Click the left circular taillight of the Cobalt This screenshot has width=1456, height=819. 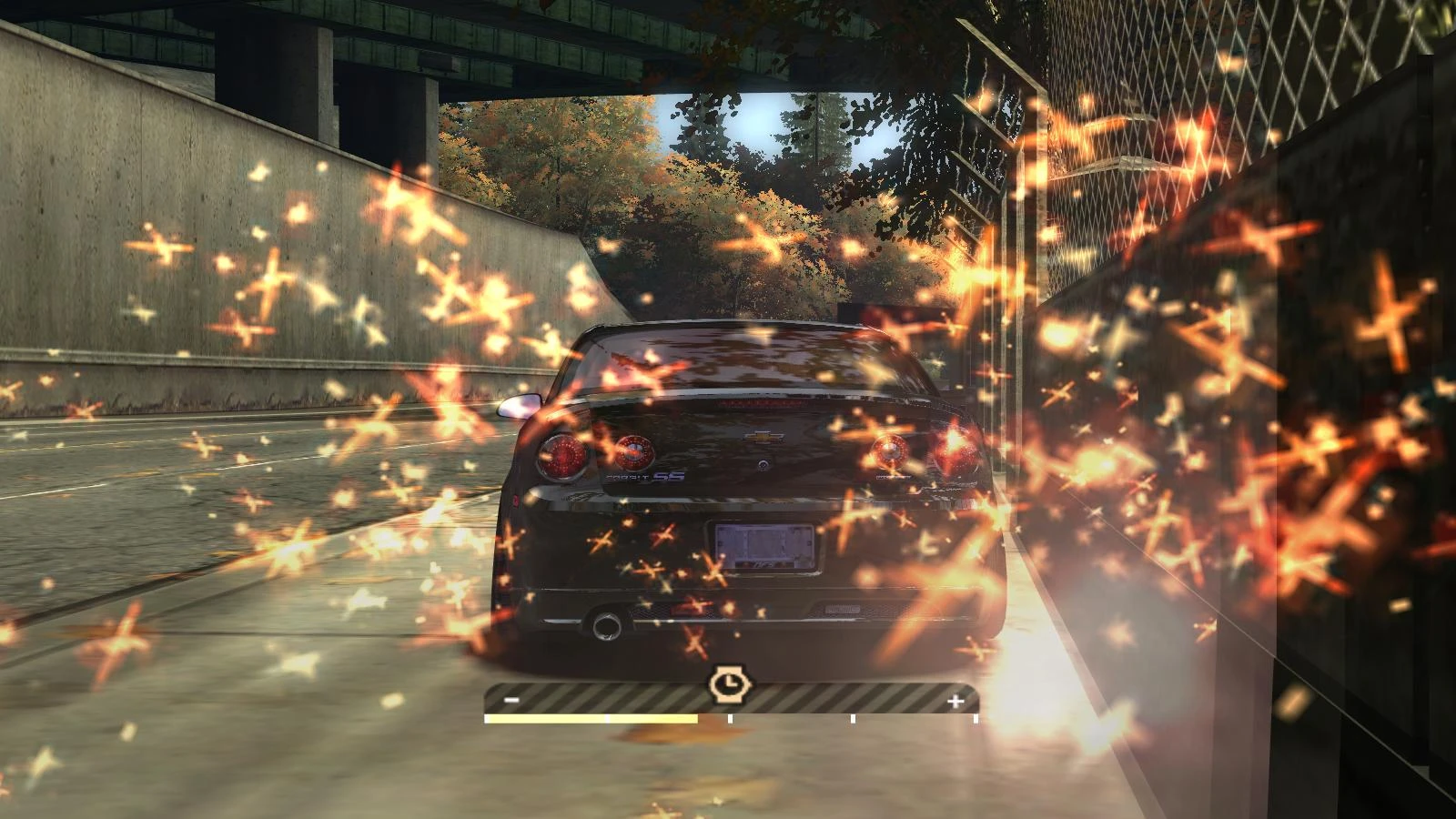pos(562,455)
